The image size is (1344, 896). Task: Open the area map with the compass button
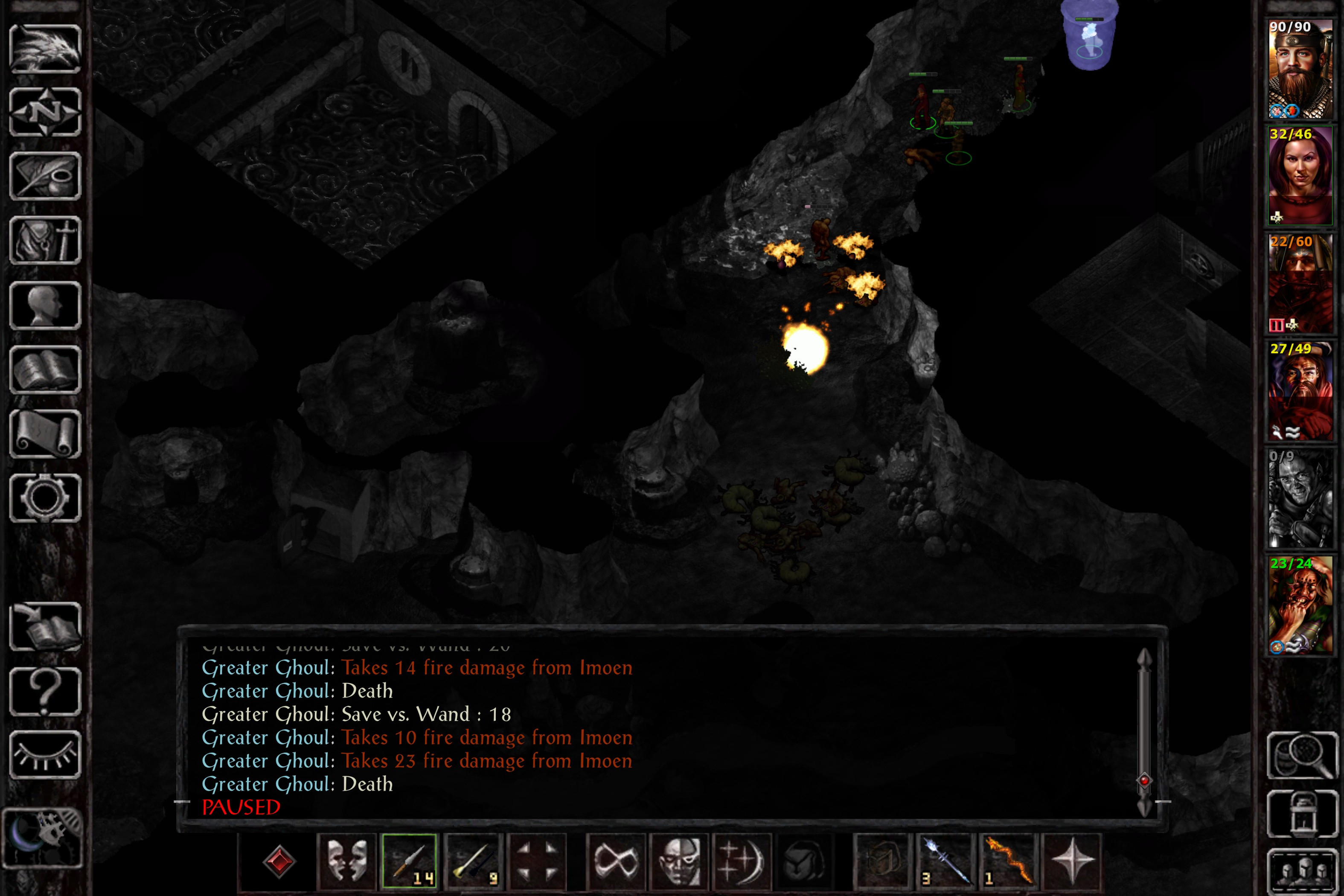[45, 112]
